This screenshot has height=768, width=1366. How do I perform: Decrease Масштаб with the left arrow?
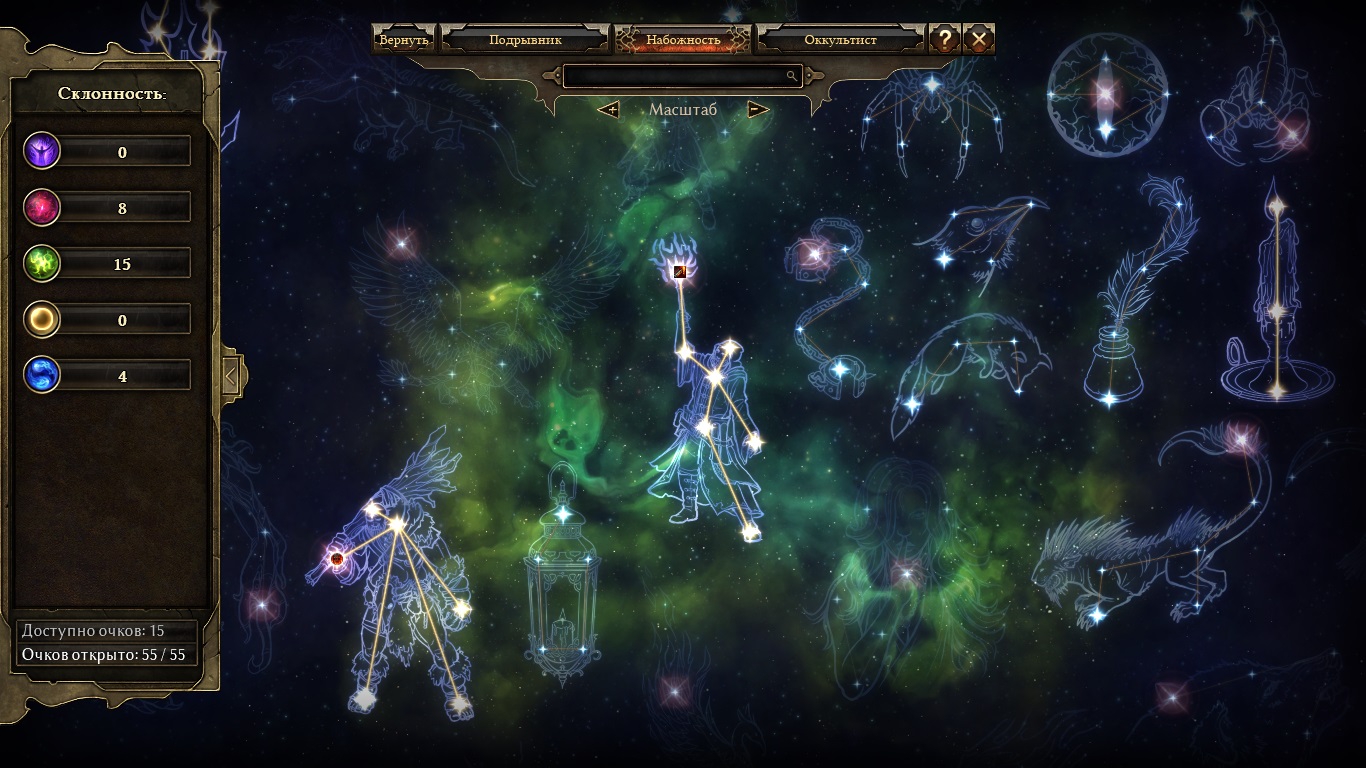tap(608, 109)
